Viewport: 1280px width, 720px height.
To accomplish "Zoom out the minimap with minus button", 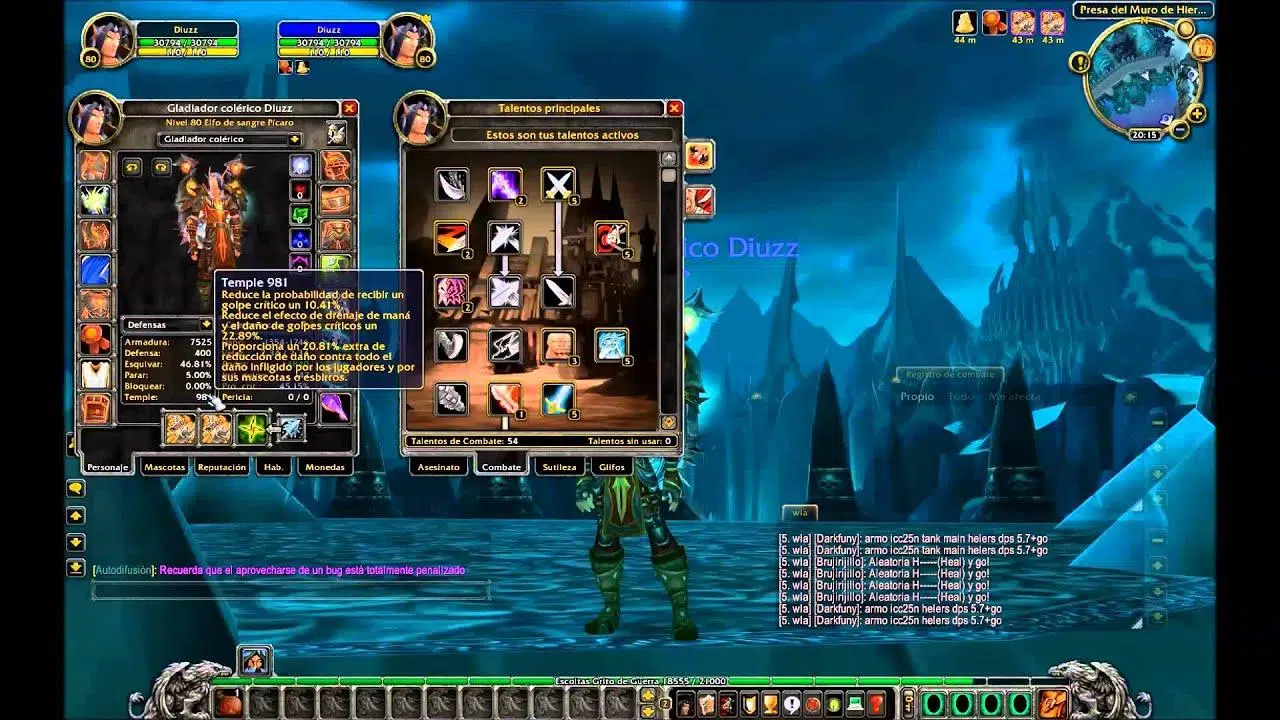I will click(x=1180, y=130).
